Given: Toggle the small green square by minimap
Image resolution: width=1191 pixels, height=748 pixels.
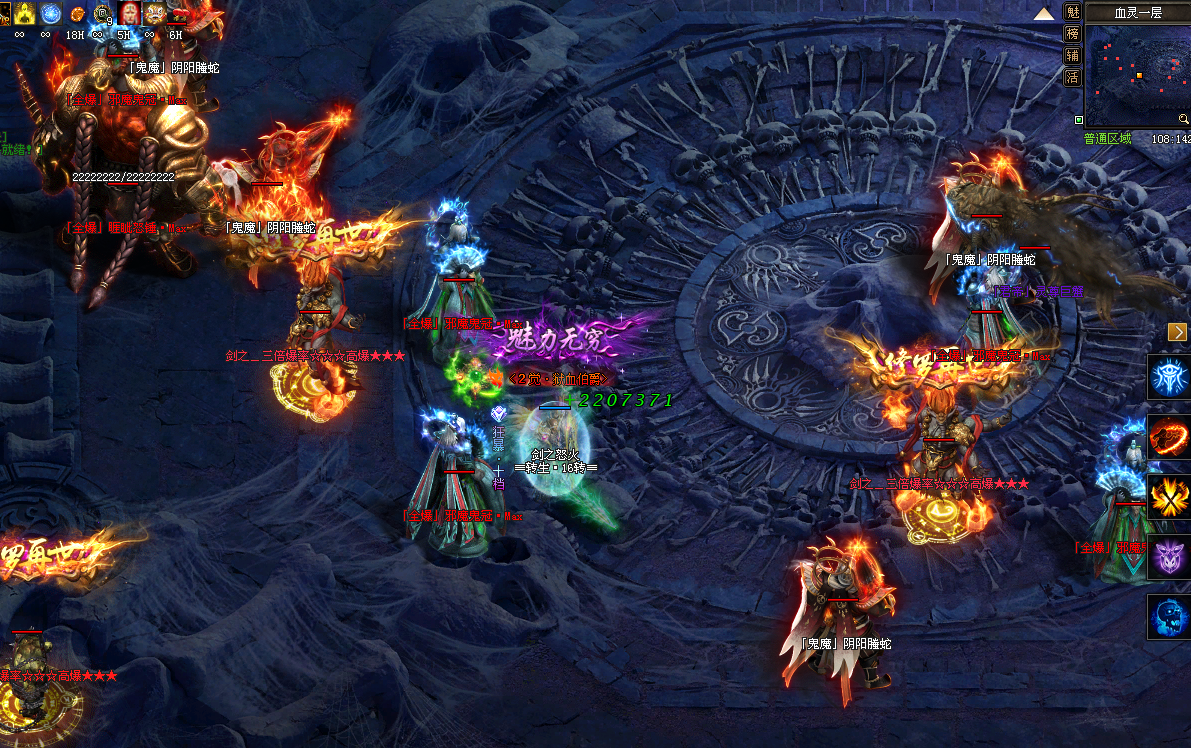Looking at the screenshot, I should pos(1079,120).
